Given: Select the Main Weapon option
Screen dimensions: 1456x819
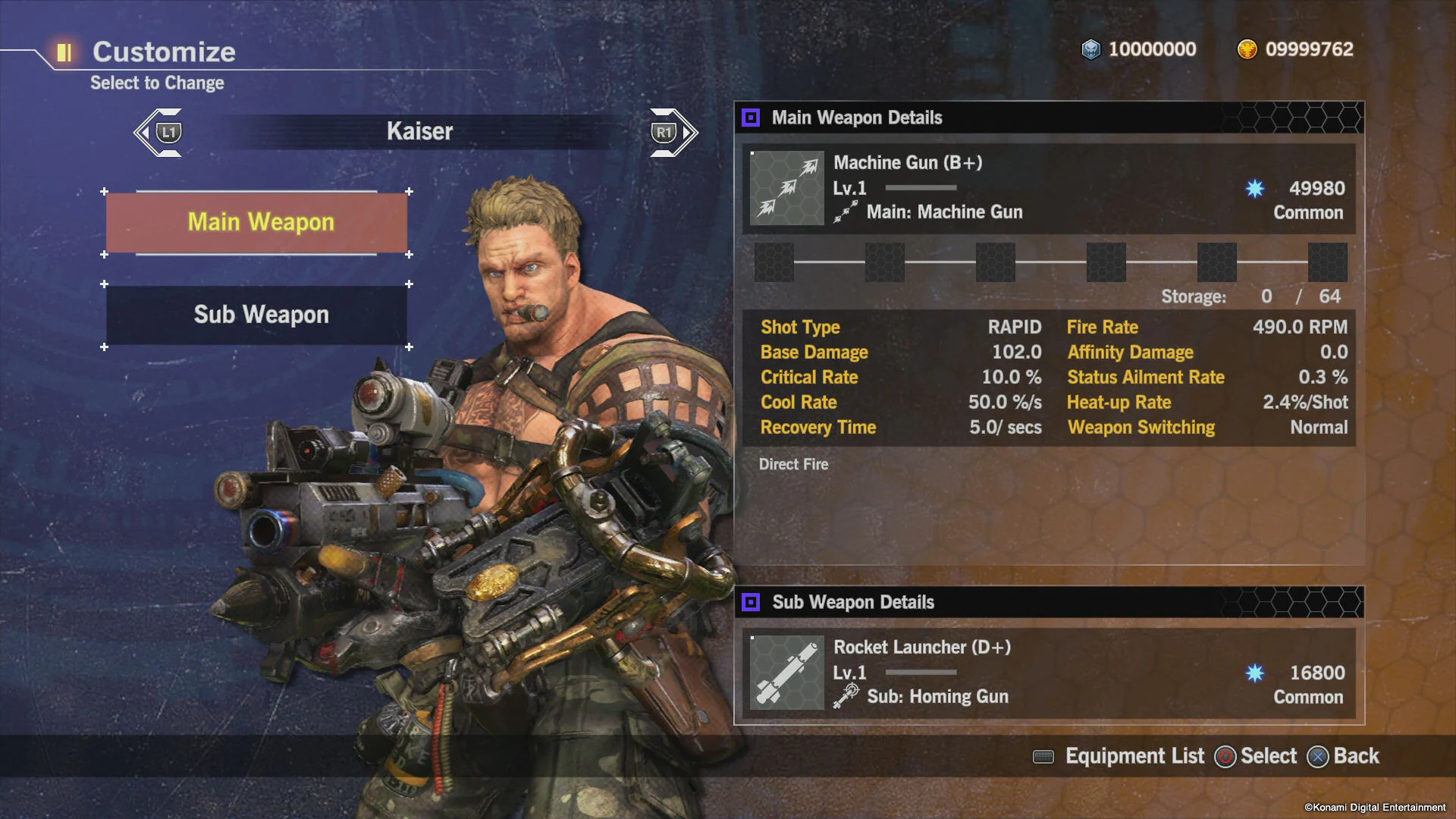Looking at the screenshot, I should [x=260, y=222].
